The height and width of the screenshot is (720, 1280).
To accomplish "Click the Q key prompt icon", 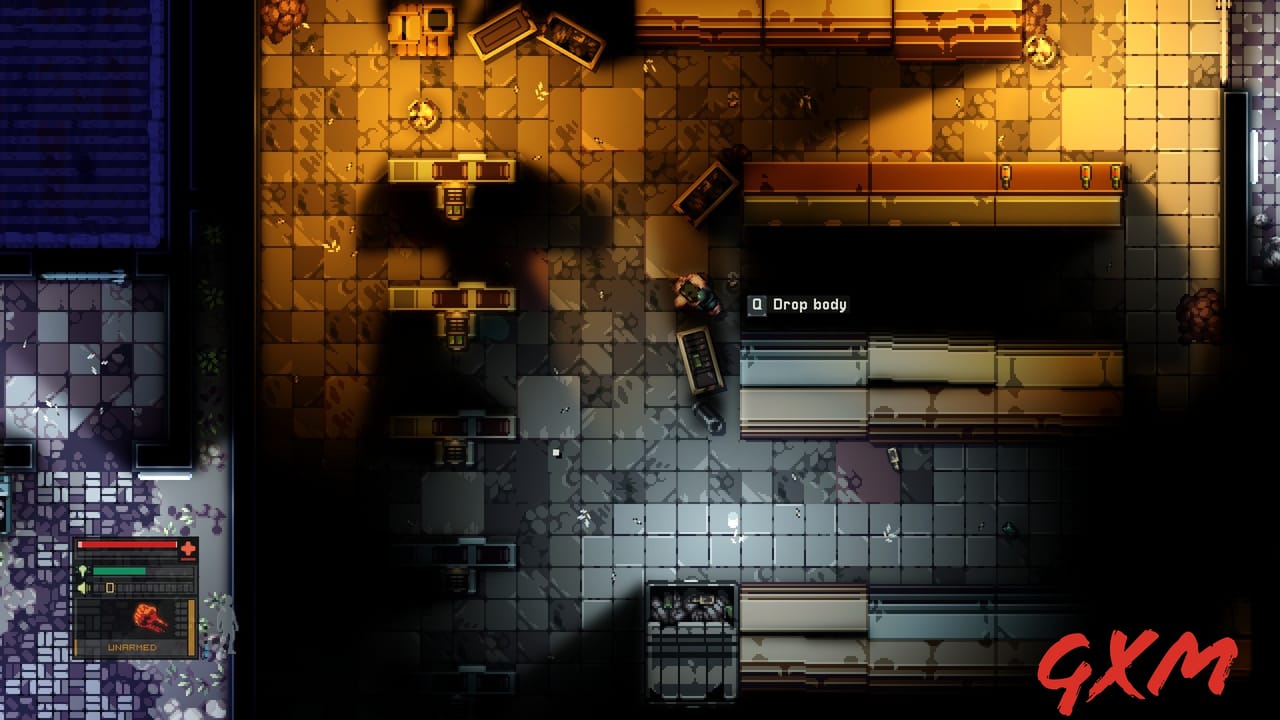I will (758, 304).
